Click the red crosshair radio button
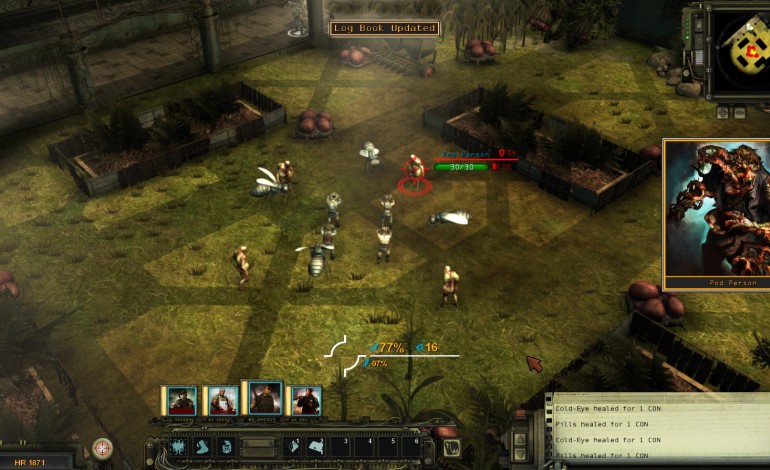 pos(102,447)
